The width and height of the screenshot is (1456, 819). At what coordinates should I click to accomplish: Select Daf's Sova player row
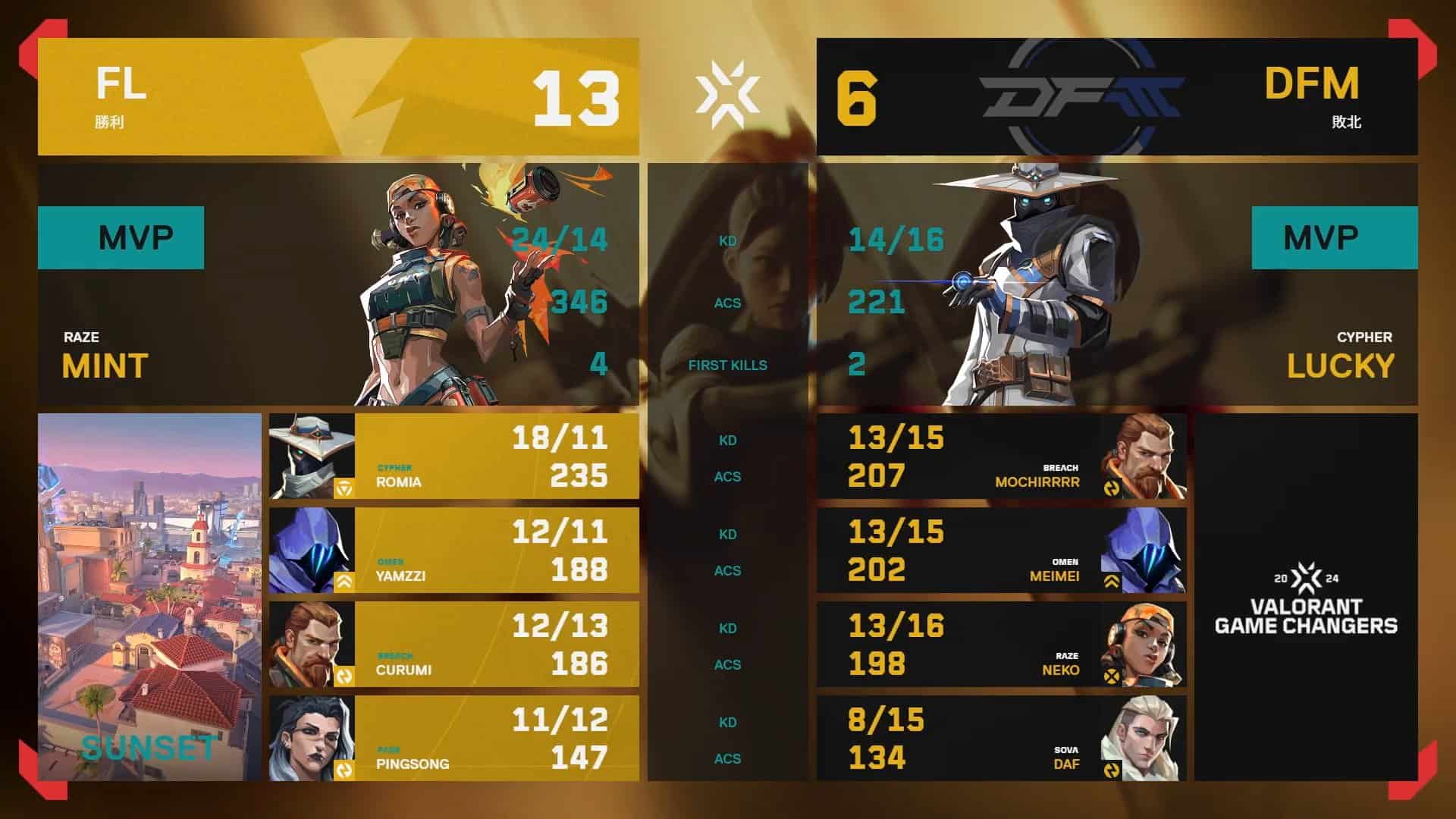point(1001,739)
